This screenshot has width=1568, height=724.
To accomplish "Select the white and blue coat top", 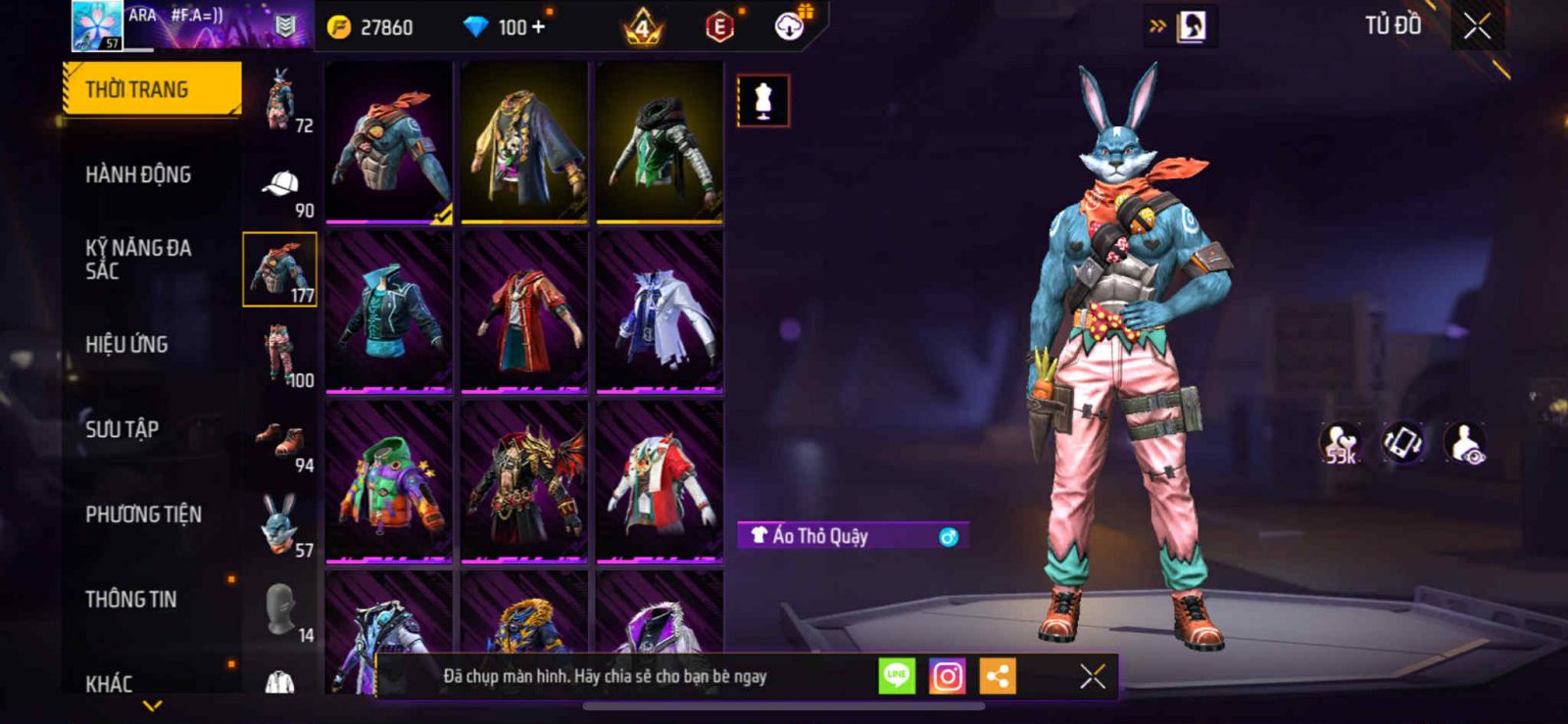I will pos(660,313).
